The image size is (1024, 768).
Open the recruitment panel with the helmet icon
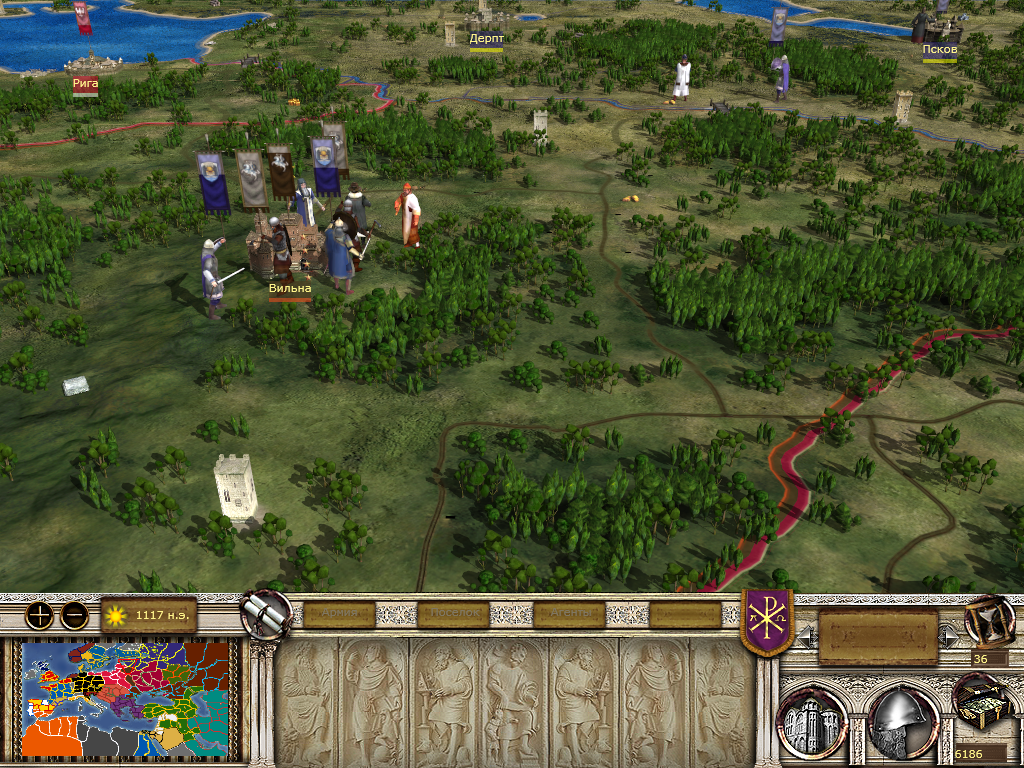click(x=901, y=718)
